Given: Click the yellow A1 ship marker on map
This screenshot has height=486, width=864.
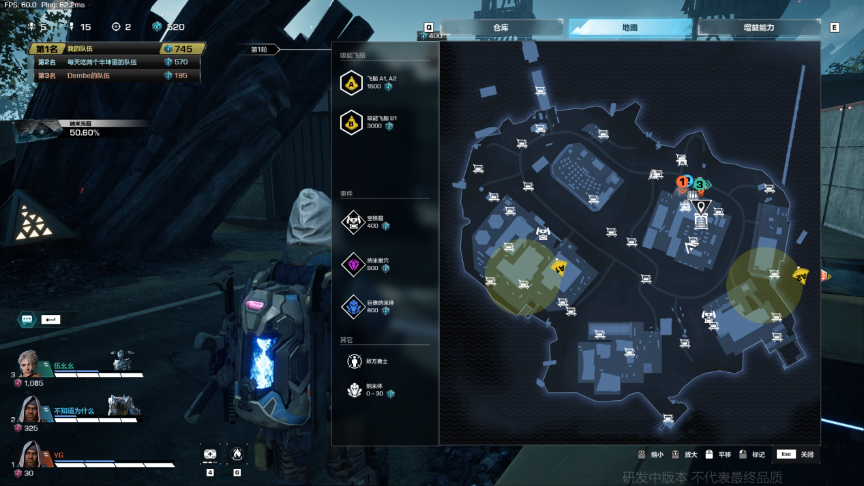Looking at the screenshot, I should point(560,267).
